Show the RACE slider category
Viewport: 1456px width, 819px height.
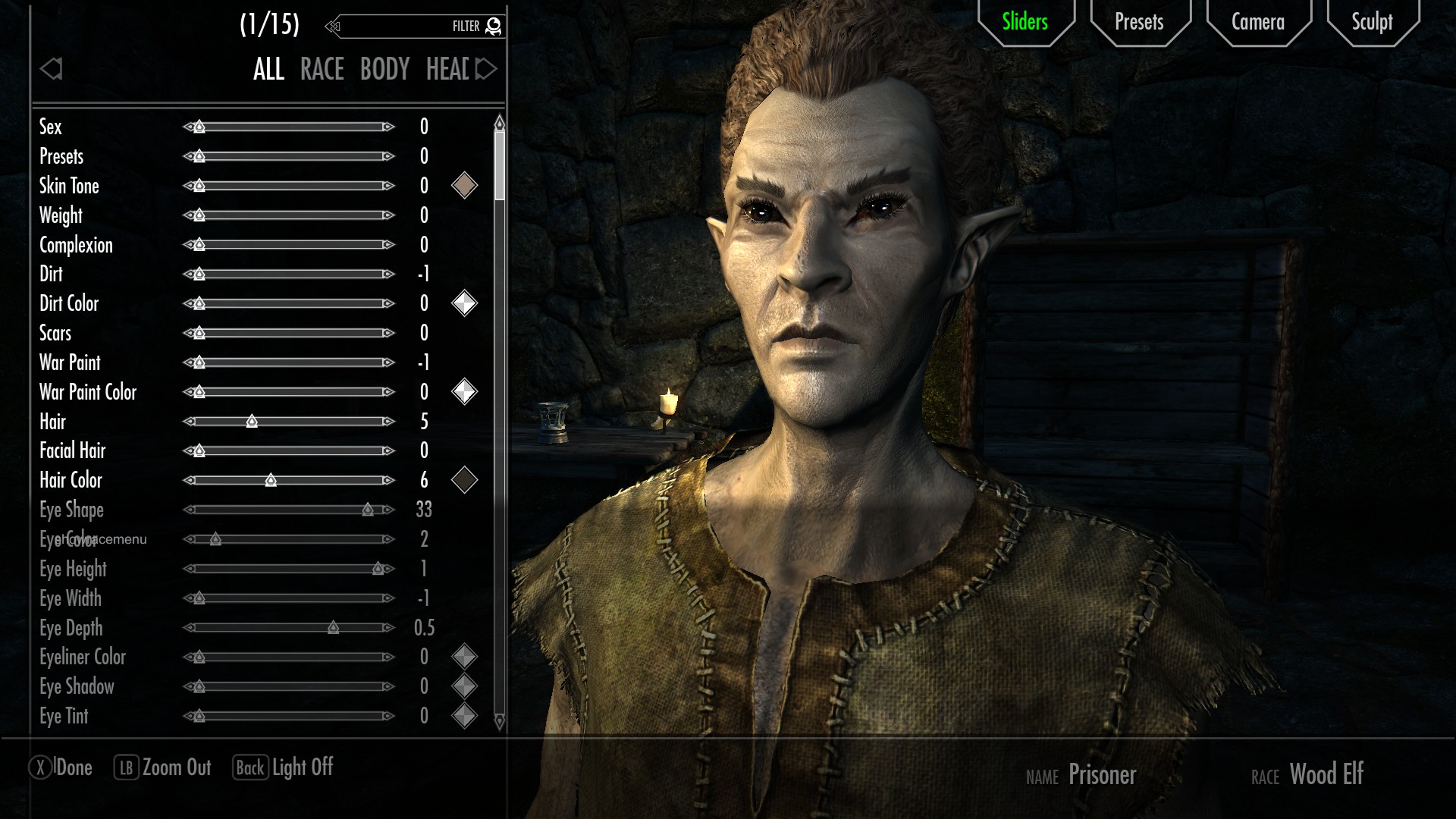322,70
